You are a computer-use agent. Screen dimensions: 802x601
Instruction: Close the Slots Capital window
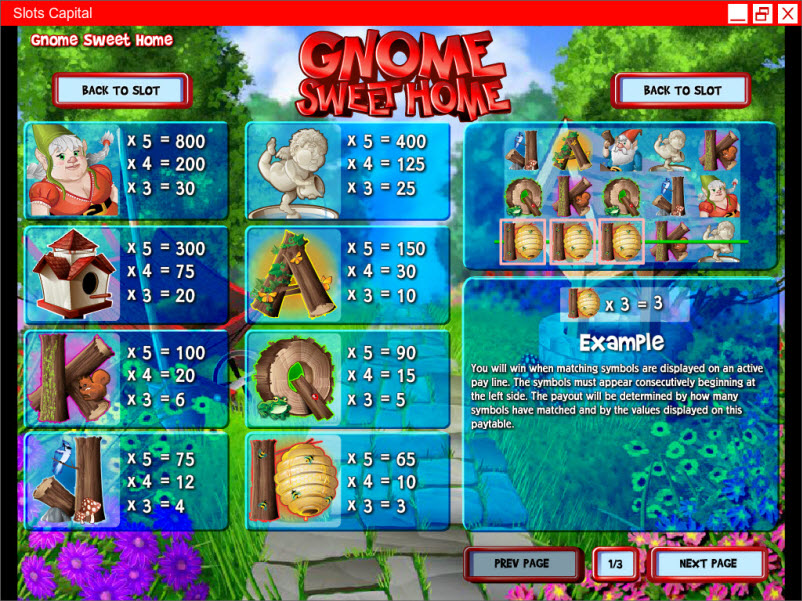point(787,13)
